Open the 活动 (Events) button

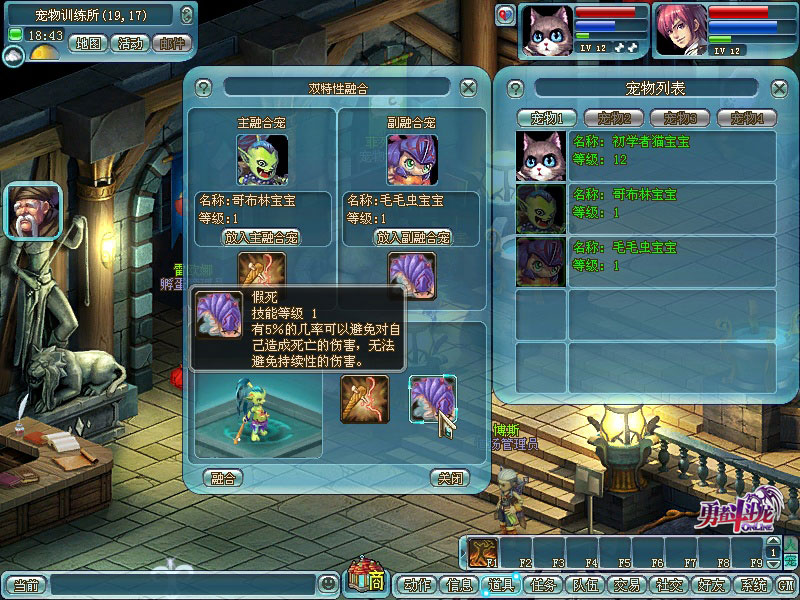tap(130, 44)
